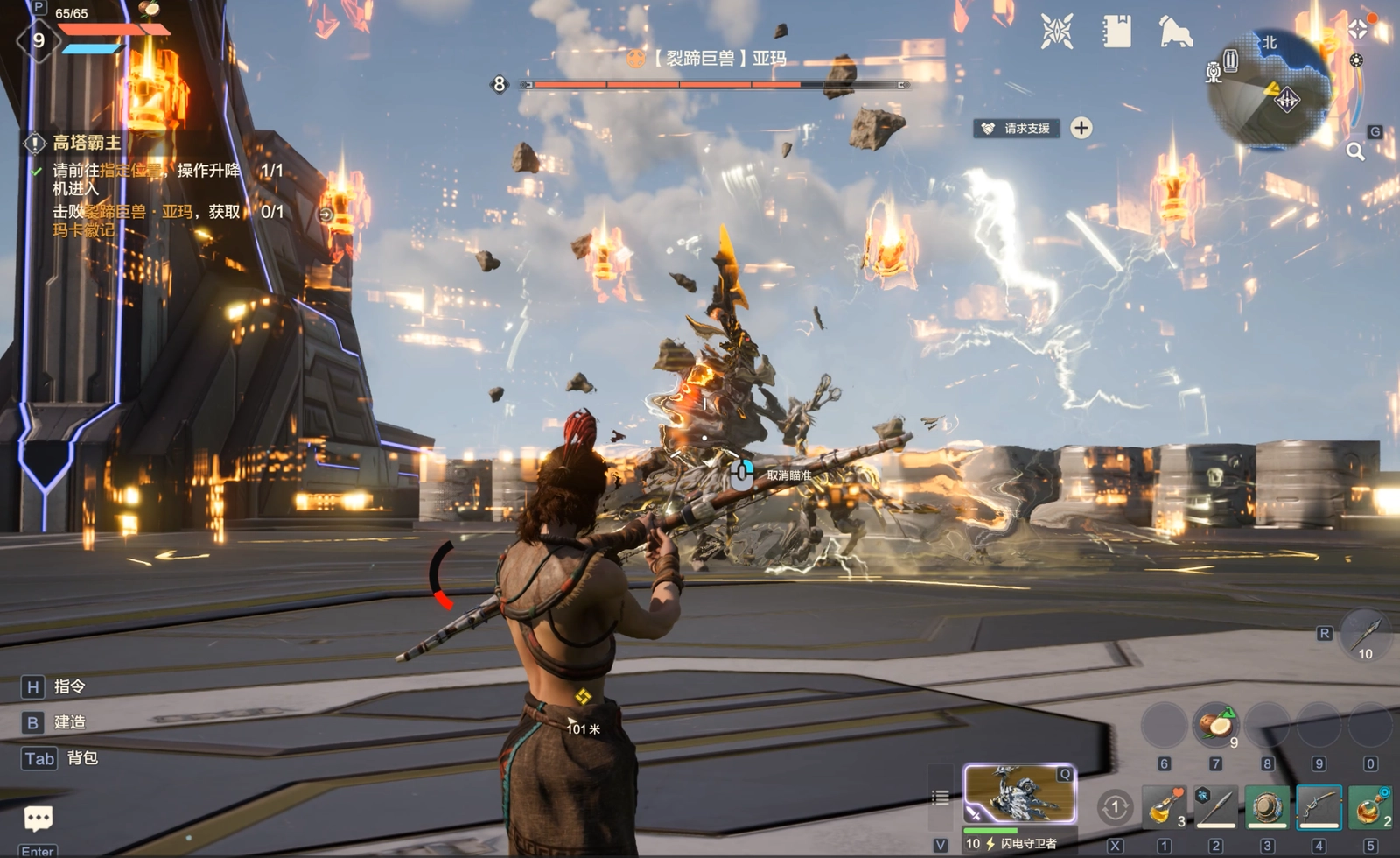
Task: Select the highlighted bow slot
Action: [1319, 806]
